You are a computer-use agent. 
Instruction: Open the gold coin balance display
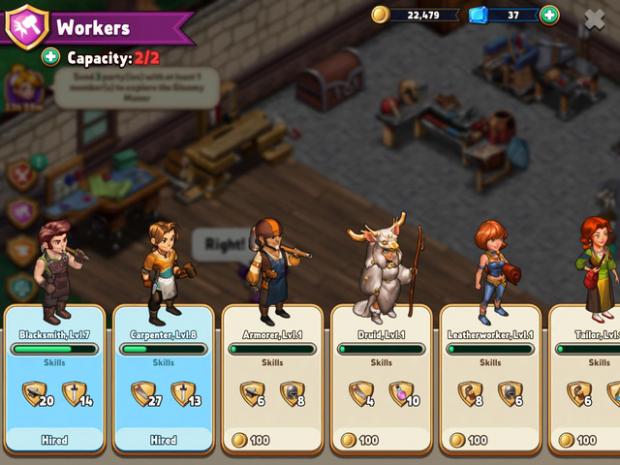click(x=415, y=15)
